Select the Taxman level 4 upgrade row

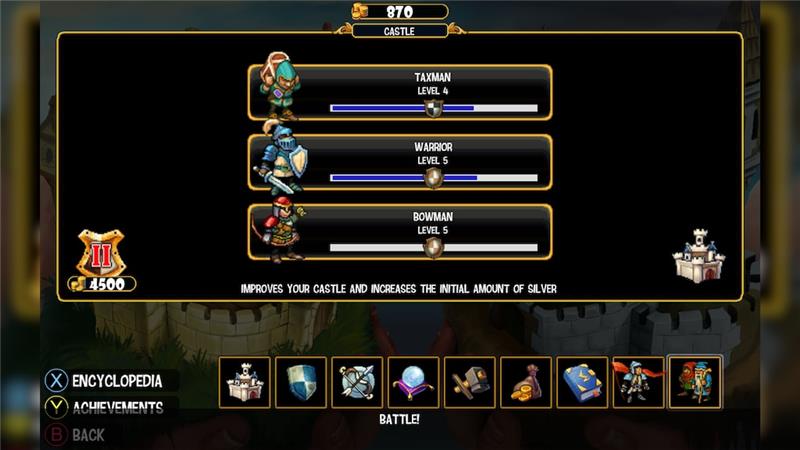pos(400,92)
